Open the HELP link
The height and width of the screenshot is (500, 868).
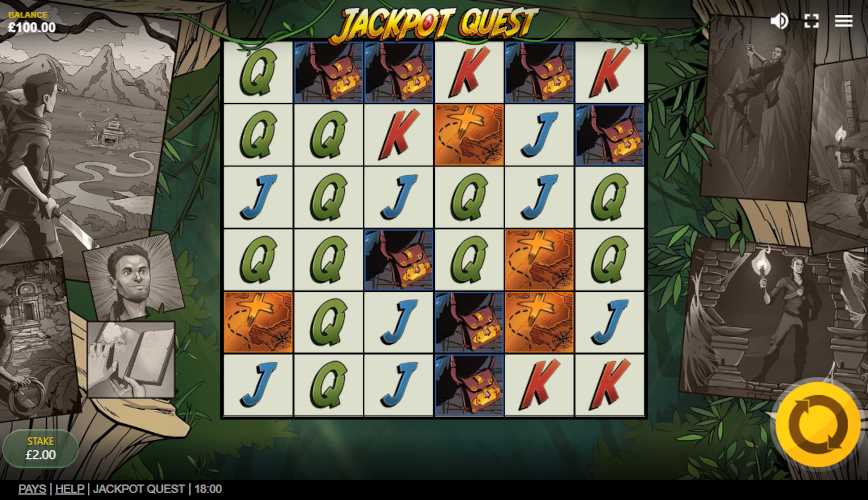pyautogui.click(x=69, y=489)
